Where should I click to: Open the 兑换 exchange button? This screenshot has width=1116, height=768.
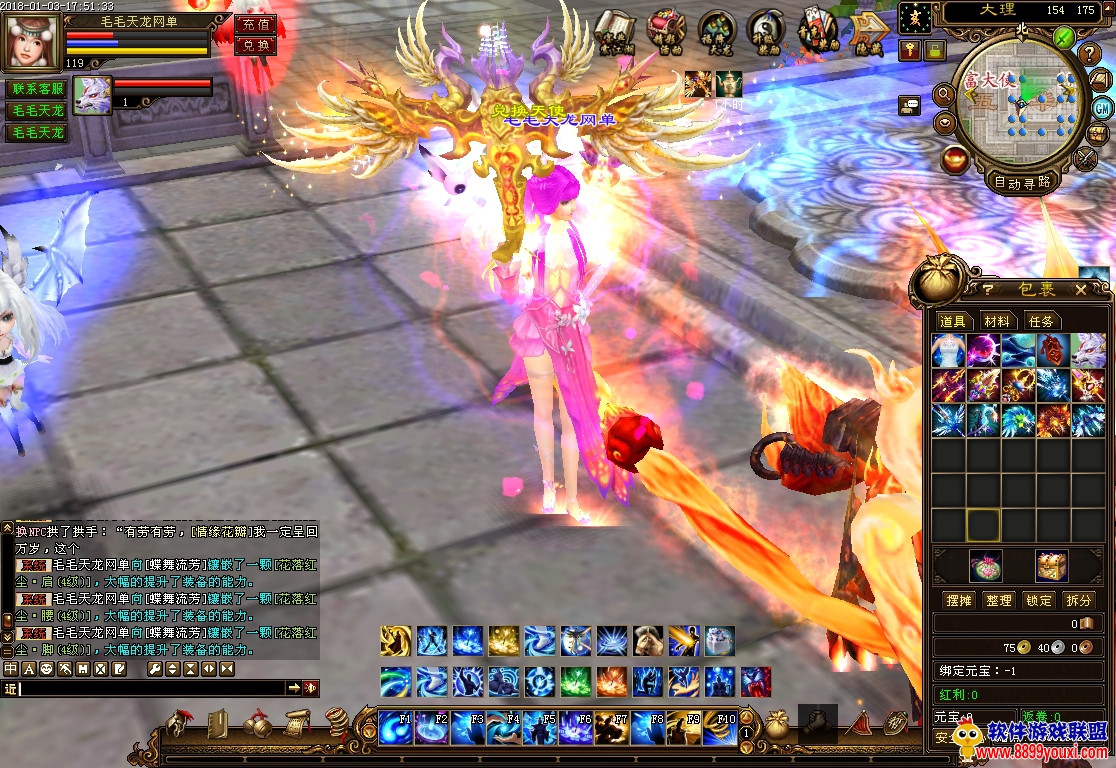[x=255, y=45]
